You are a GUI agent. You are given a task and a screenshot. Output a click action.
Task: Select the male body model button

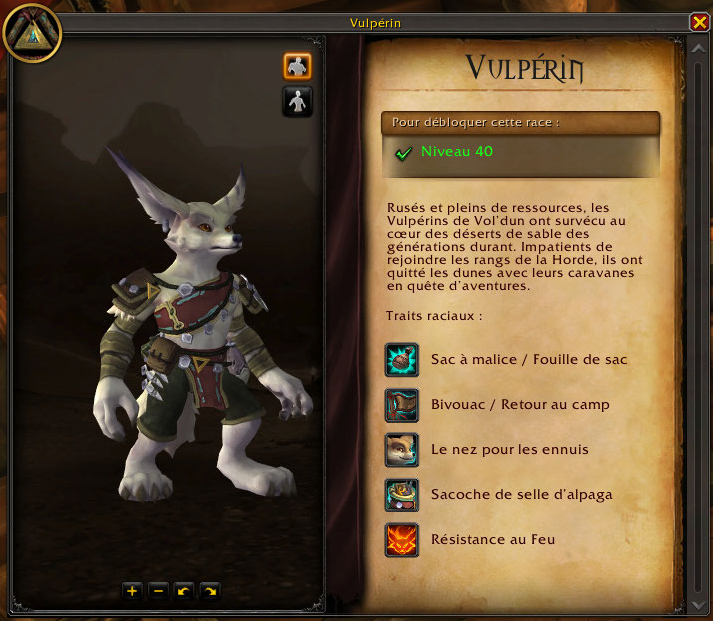point(298,66)
